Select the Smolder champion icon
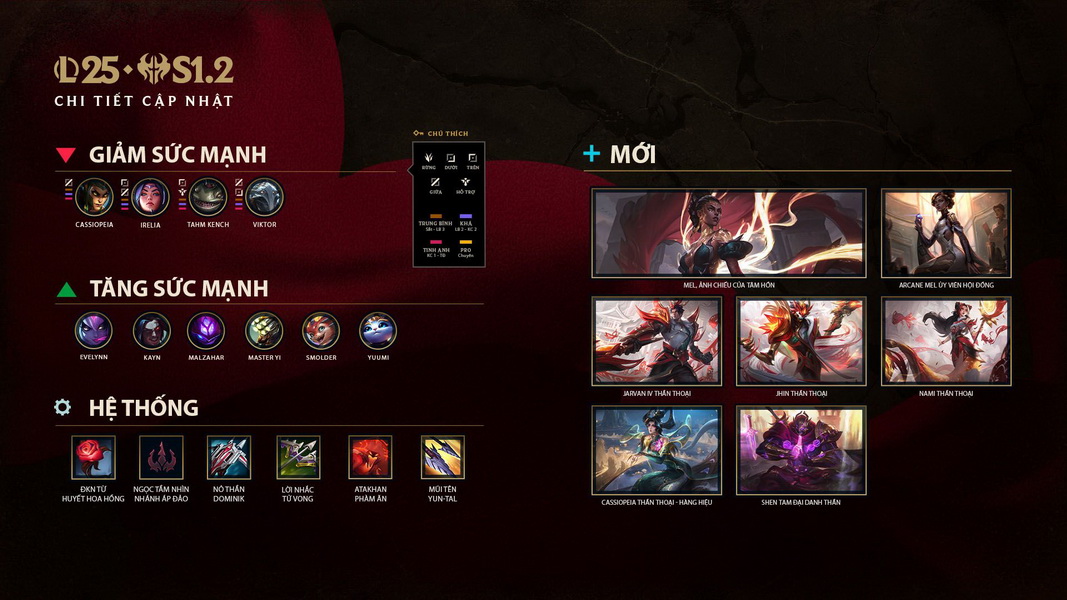Image resolution: width=1067 pixels, height=600 pixels. [321, 330]
